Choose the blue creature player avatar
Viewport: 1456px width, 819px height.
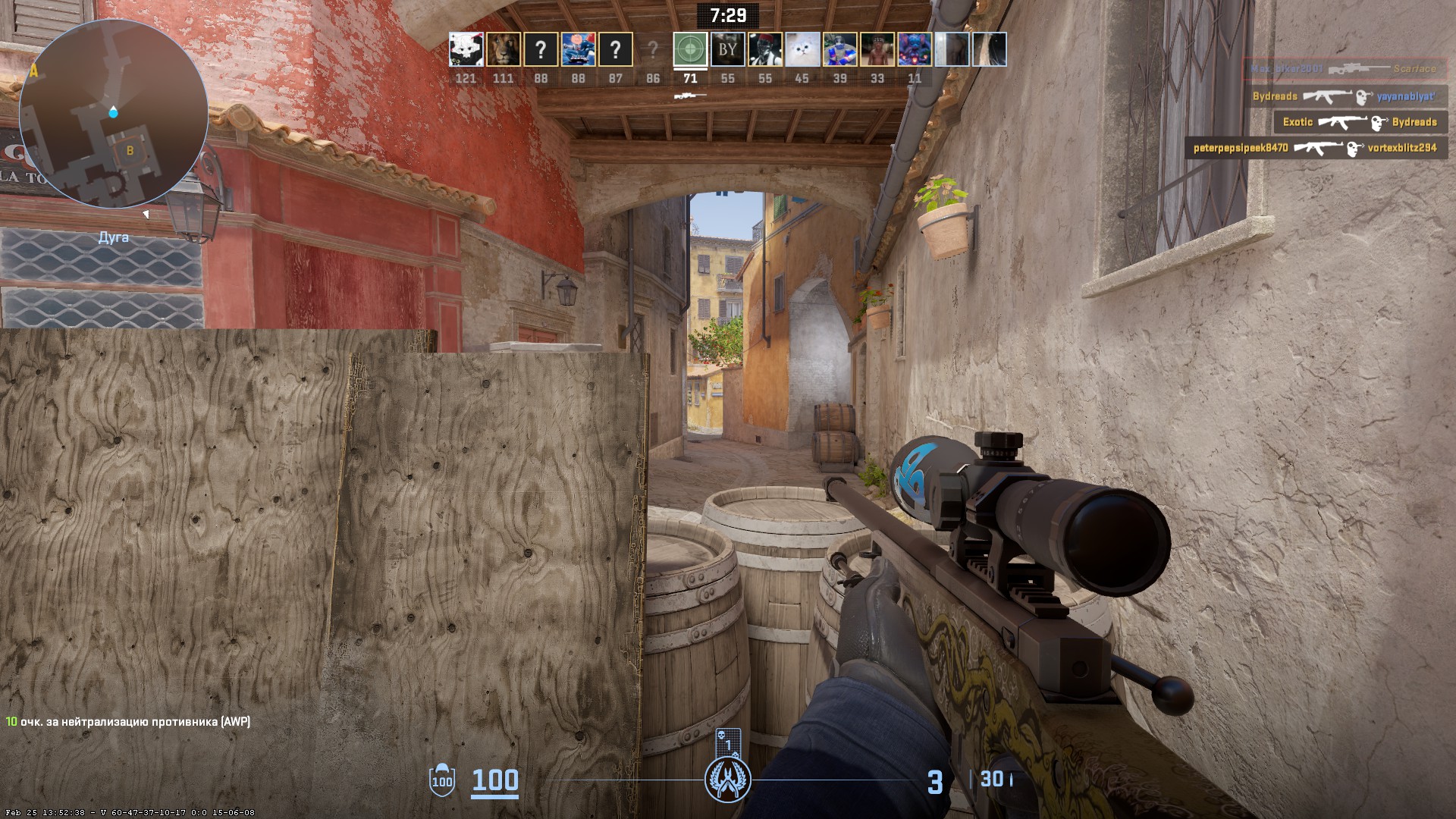[914, 50]
